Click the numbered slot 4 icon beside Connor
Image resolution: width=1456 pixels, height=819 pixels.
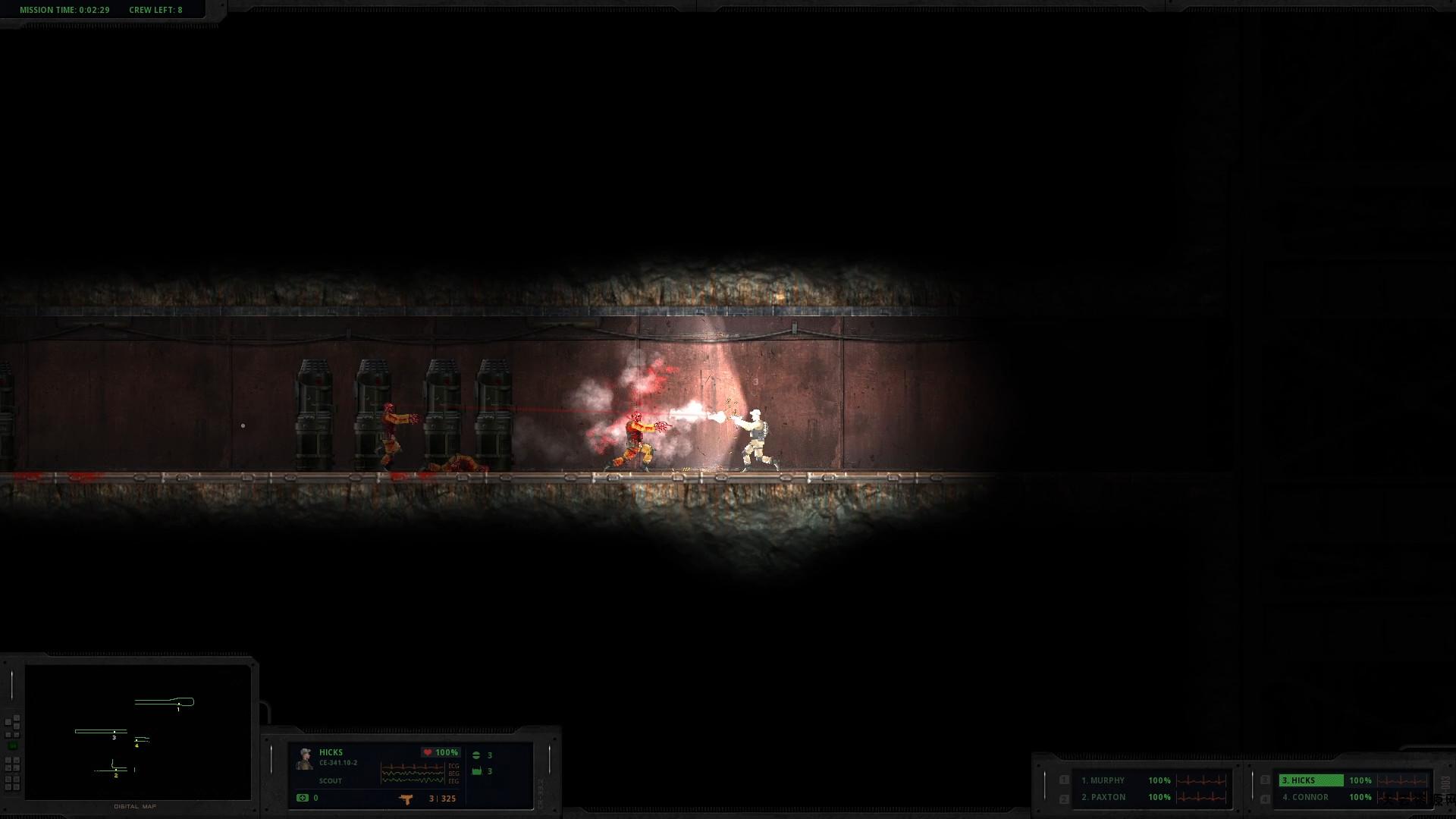[x=1265, y=797]
